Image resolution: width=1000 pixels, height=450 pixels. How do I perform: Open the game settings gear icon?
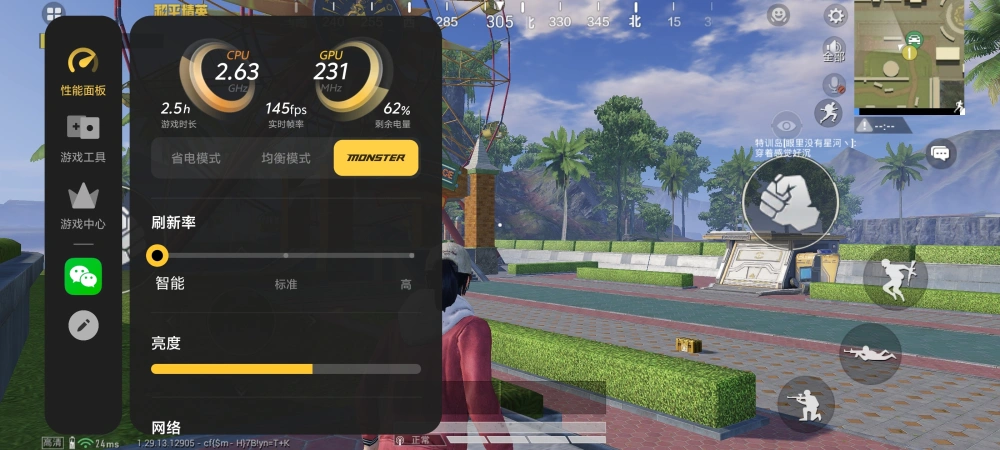click(x=836, y=15)
